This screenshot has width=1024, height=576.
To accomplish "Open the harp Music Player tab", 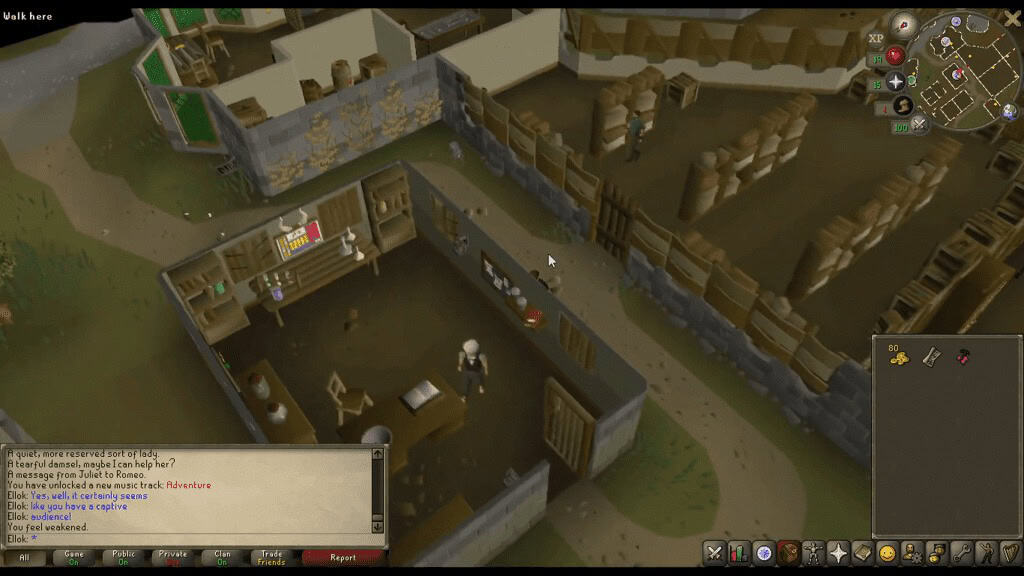I will tap(1010, 552).
